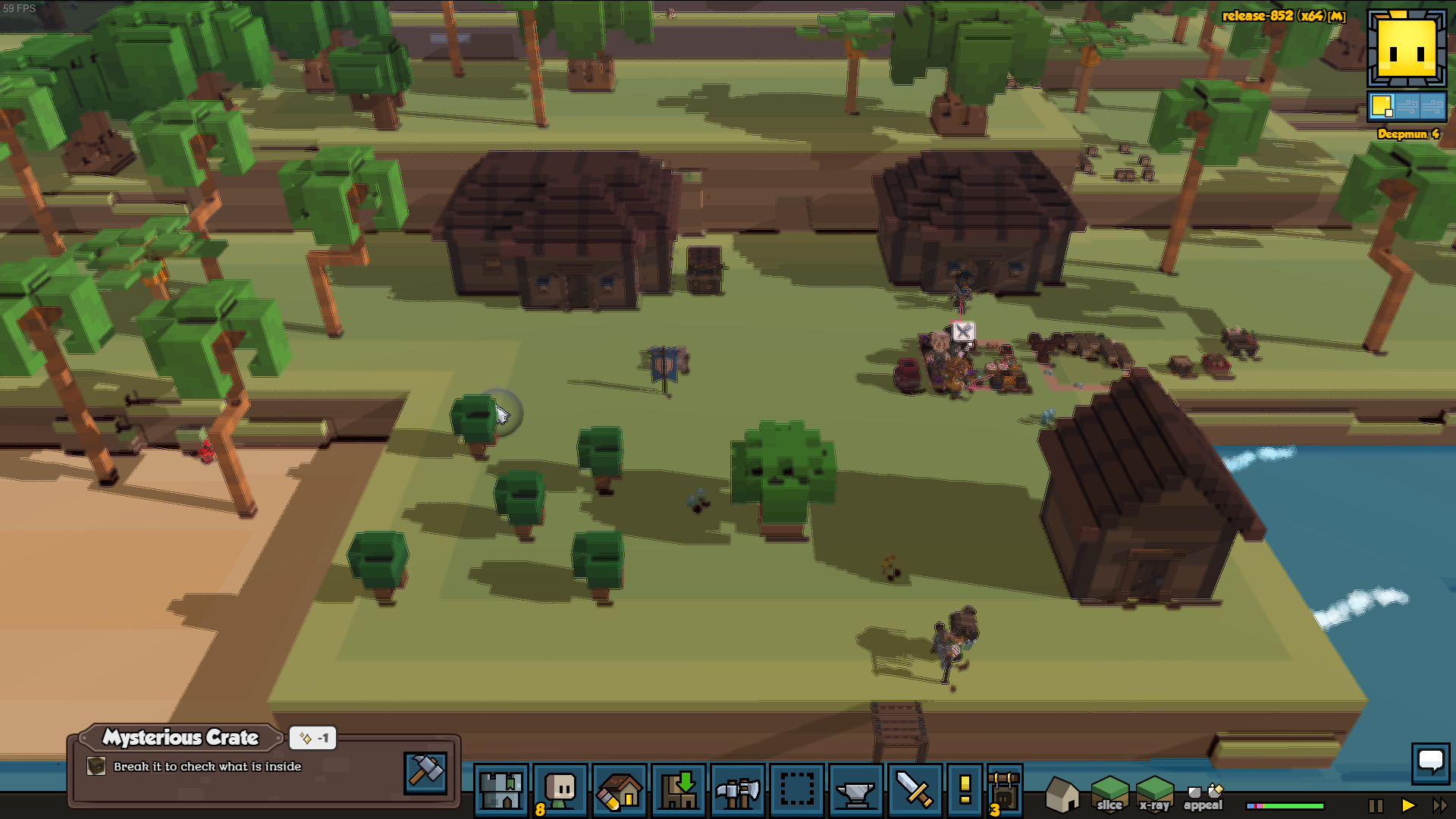Open the place item menu with green arrow
The height and width of the screenshot is (819, 1456).
click(679, 790)
